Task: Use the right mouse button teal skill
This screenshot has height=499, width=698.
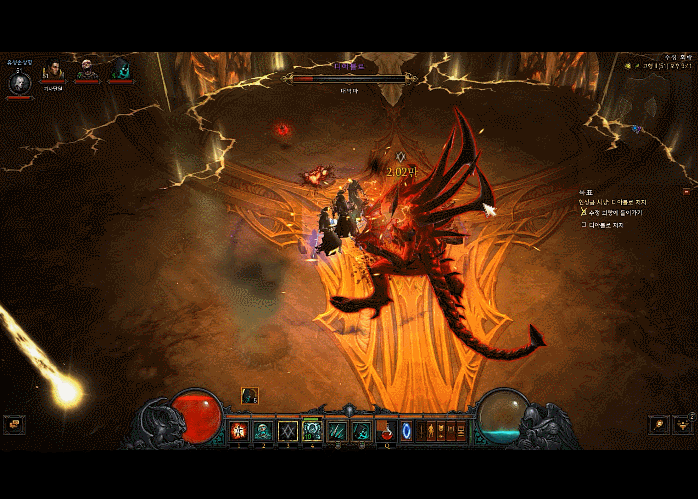Action: click(x=361, y=431)
